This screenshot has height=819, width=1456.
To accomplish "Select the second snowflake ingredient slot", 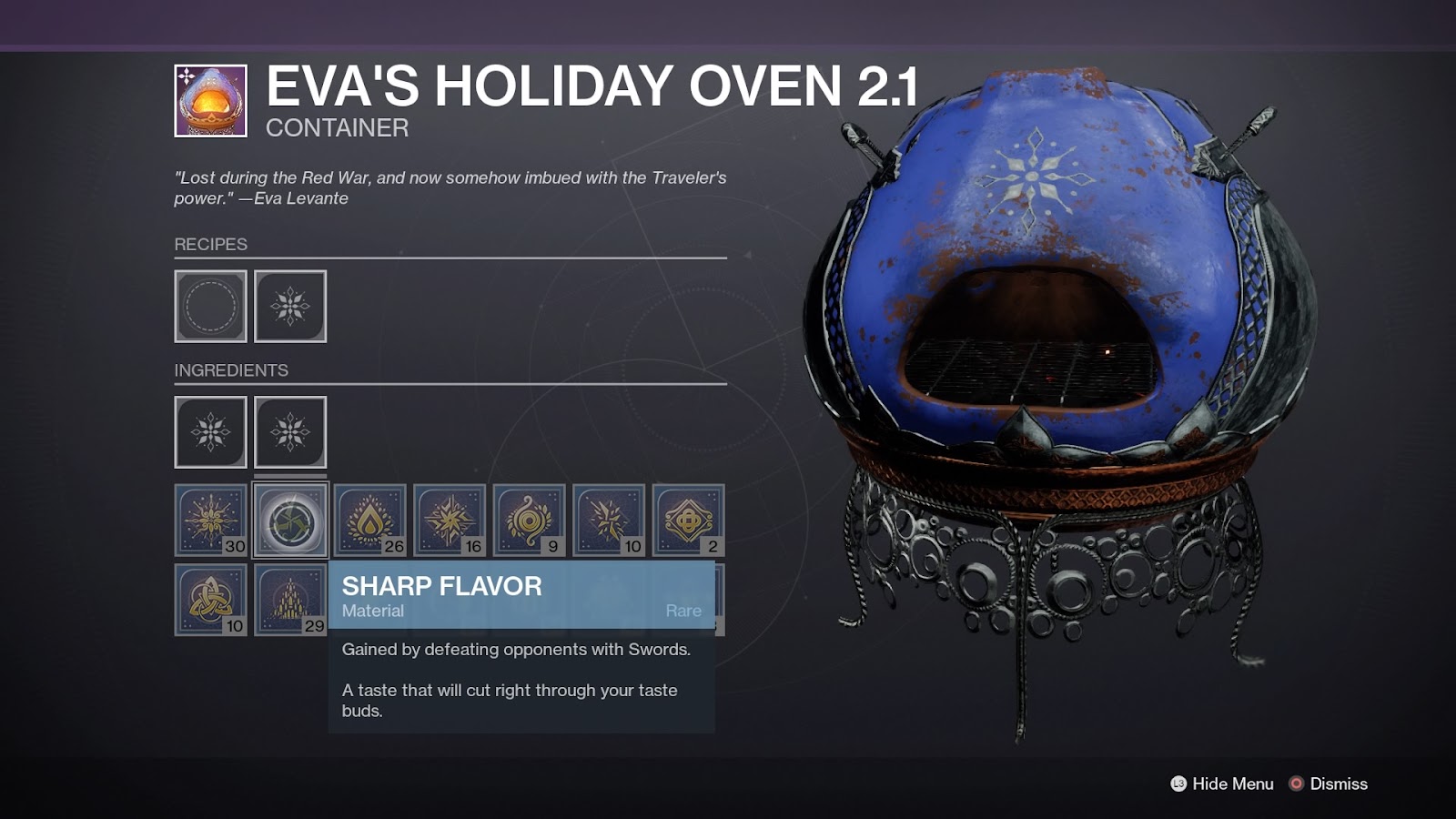I will pyautogui.click(x=289, y=431).
